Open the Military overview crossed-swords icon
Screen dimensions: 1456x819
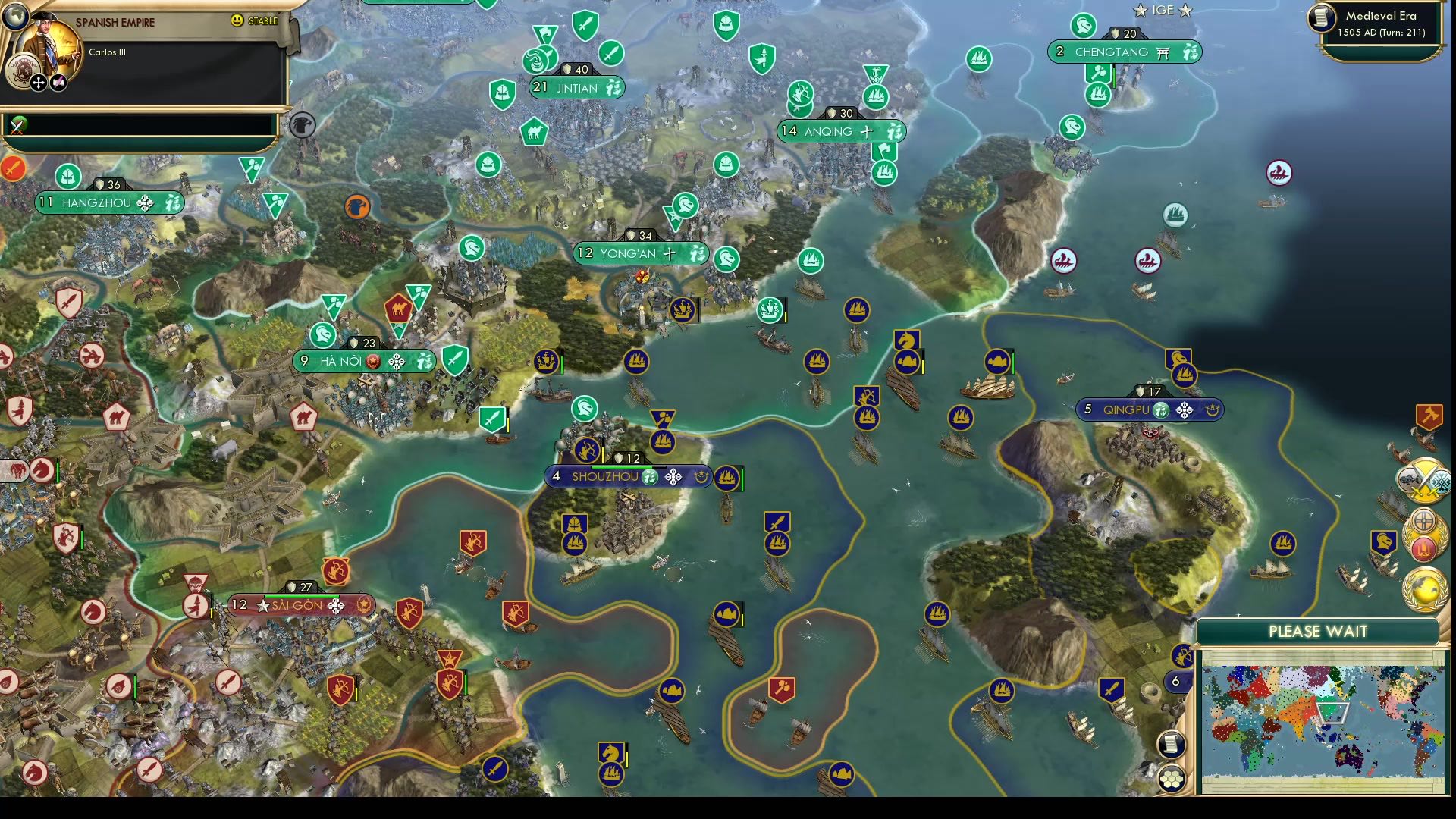click(x=1424, y=480)
